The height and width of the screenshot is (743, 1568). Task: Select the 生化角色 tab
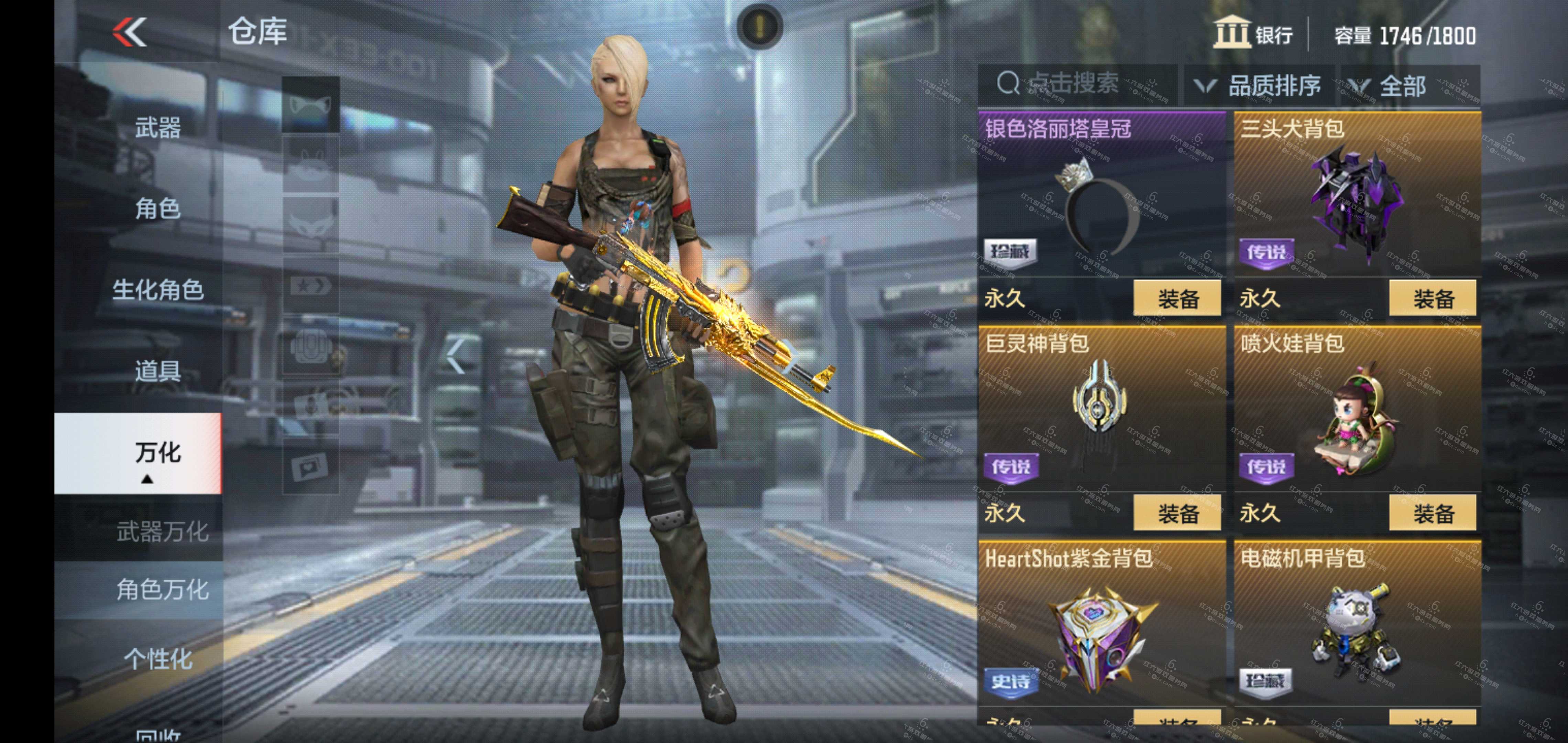click(157, 290)
